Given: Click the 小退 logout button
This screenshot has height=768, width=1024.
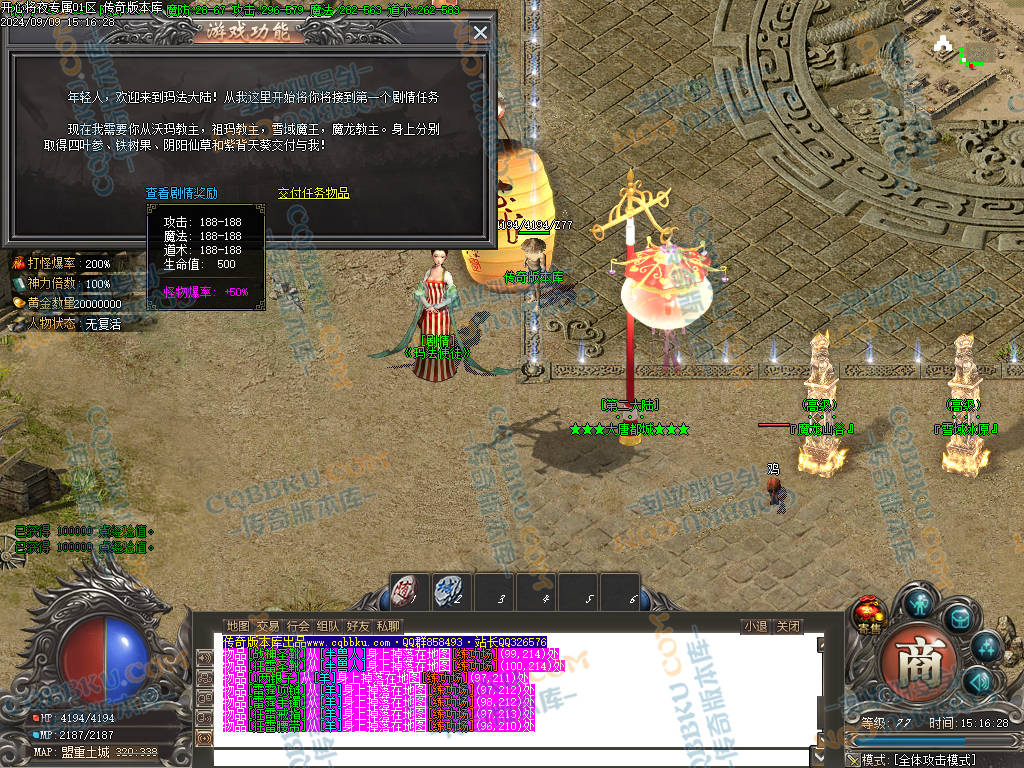Looking at the screenshot, I should point(755,627).
